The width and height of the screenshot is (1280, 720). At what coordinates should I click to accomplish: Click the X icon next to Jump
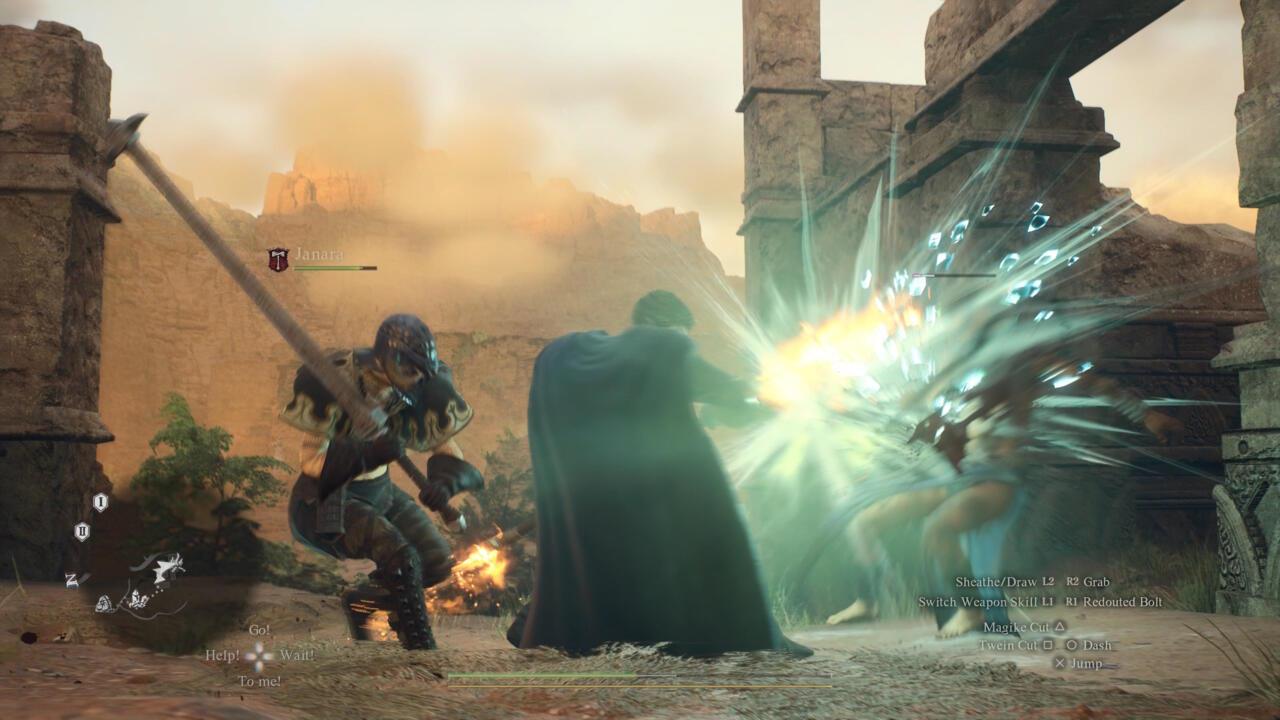1061,663
